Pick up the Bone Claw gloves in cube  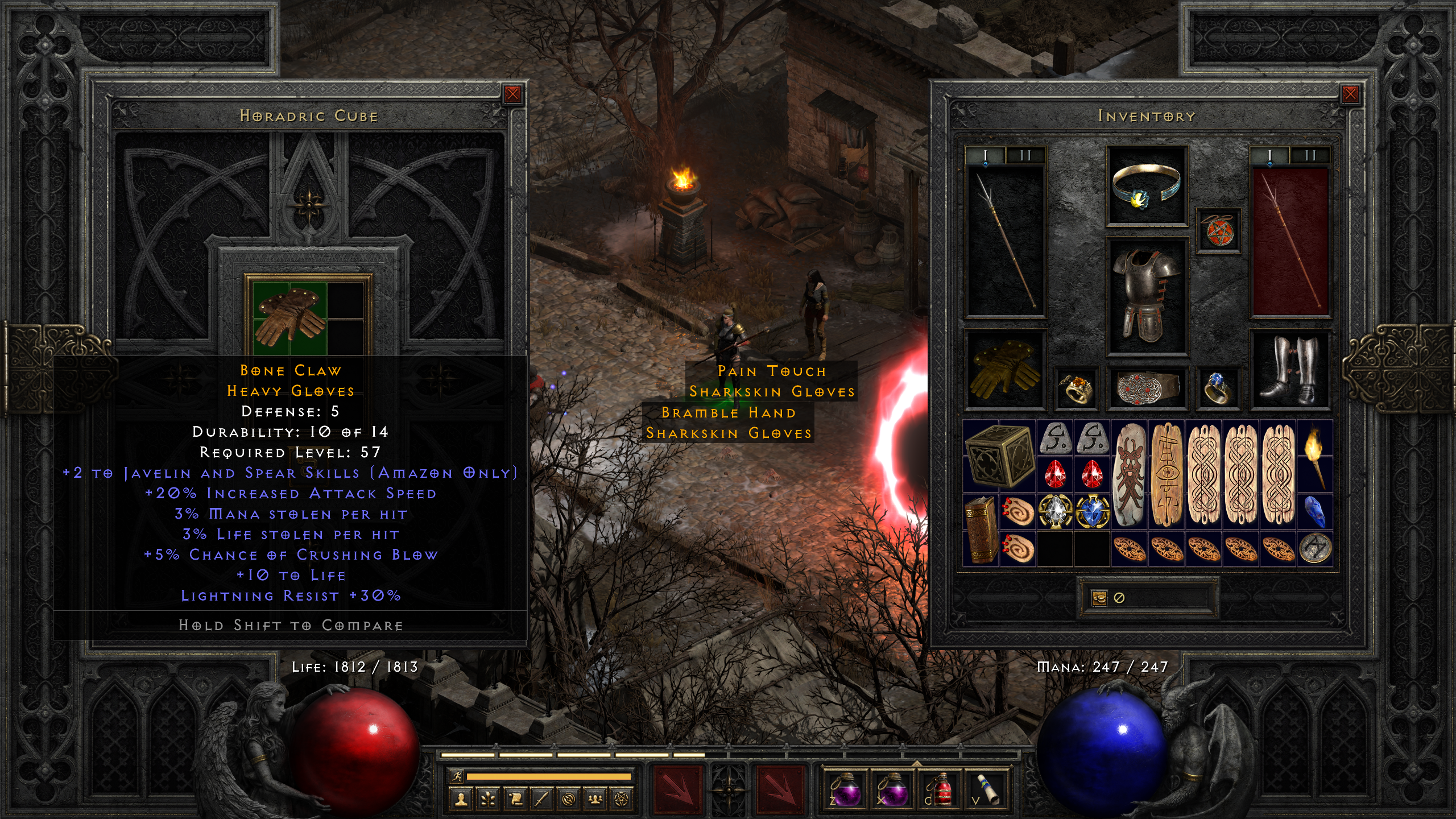[289, 316]
